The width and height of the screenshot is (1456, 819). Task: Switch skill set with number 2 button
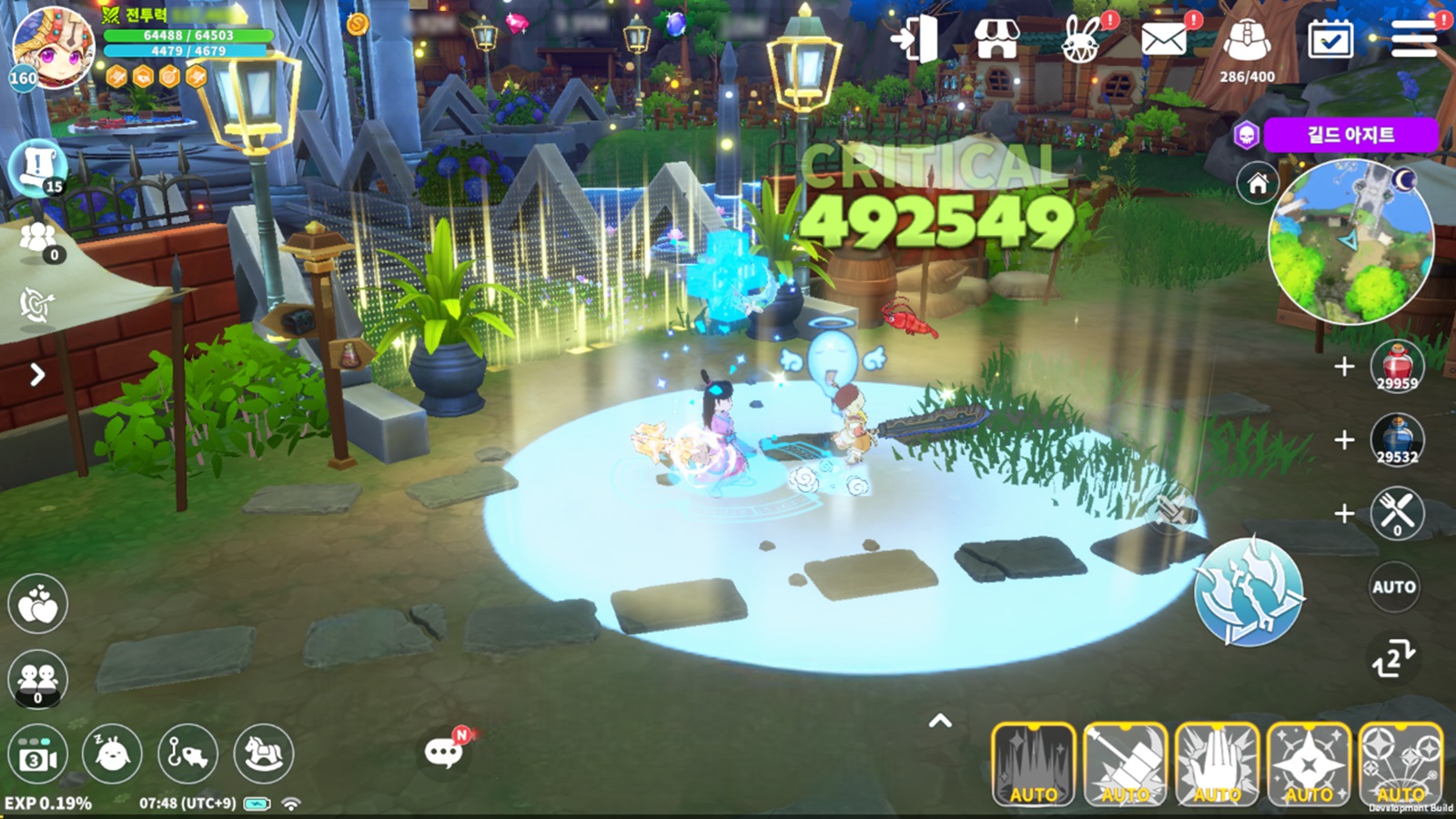1393,659
